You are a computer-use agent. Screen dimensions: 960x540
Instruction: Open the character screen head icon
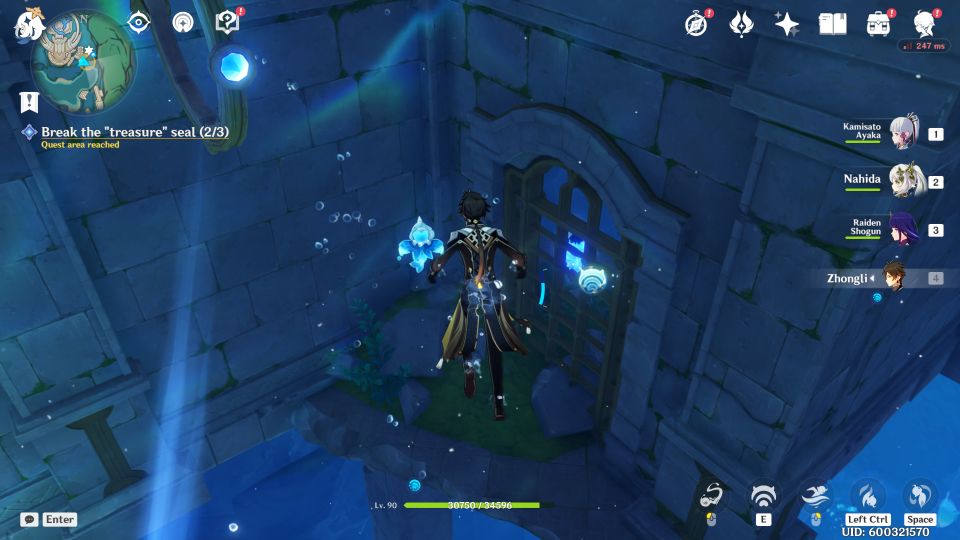pos(925,24)
